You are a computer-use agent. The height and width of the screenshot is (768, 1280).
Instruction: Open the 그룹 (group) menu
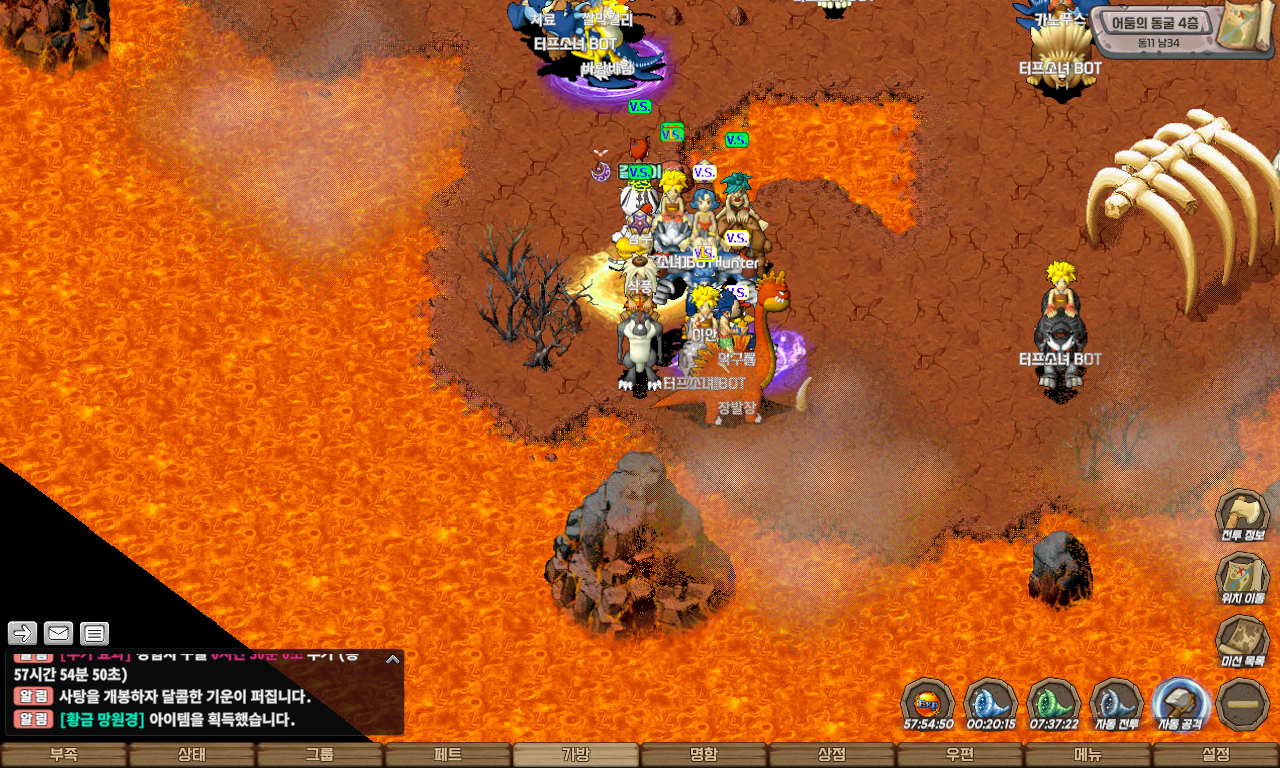pyautogui.click(x=320, y=755)
